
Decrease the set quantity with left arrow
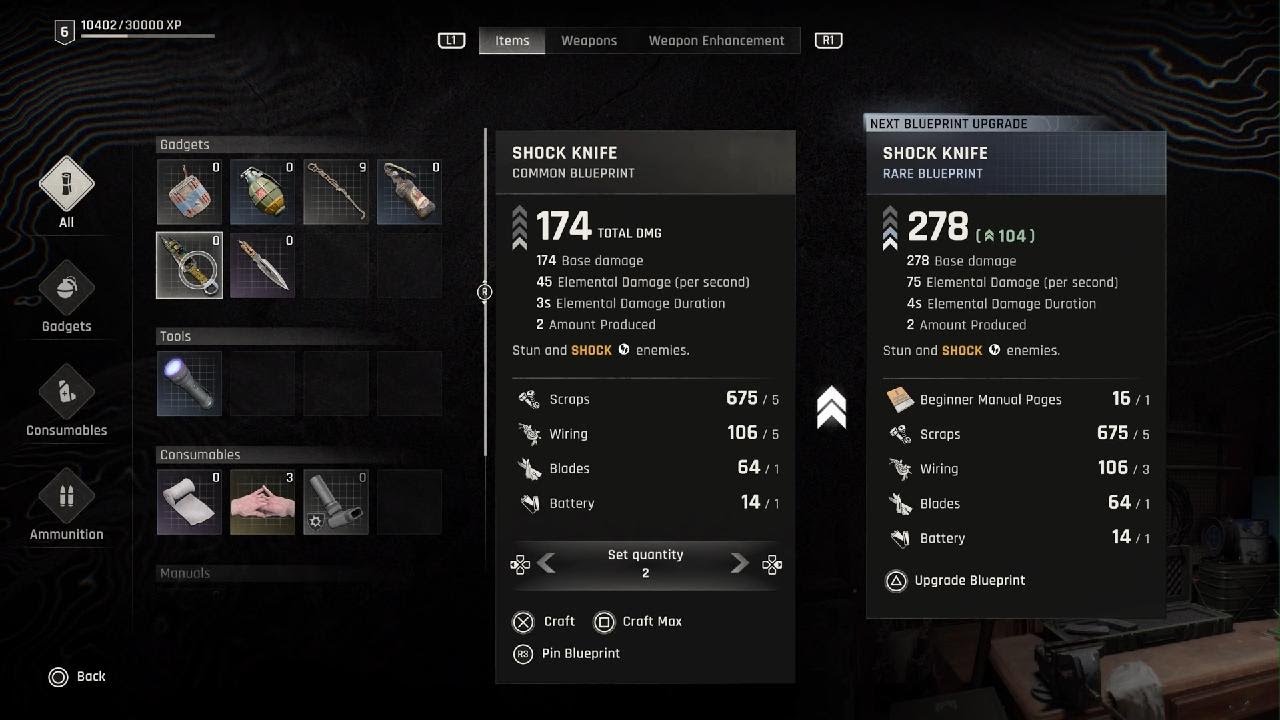pyautogui.click(x=546, y=564)
